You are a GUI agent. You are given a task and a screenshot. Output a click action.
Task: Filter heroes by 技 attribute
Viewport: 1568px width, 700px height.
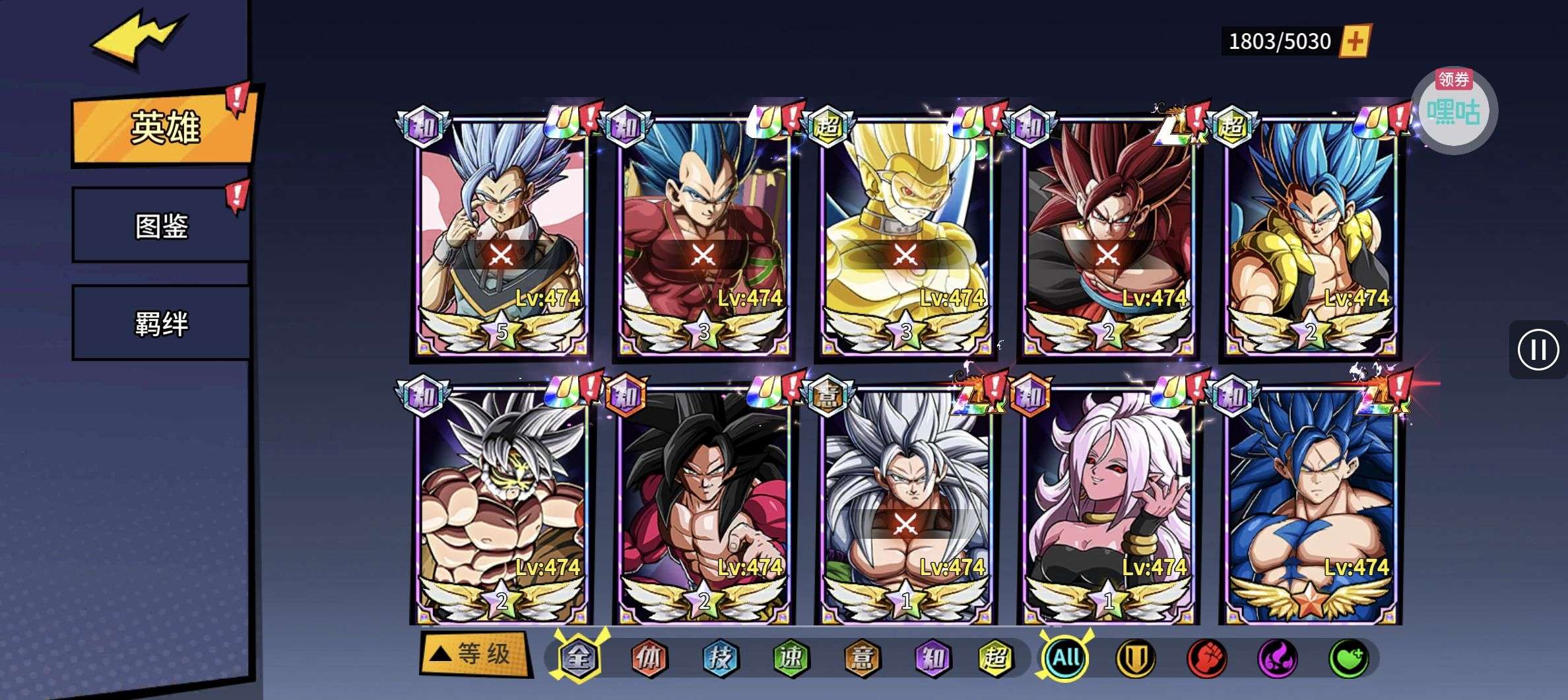click(x=719, y=658)
